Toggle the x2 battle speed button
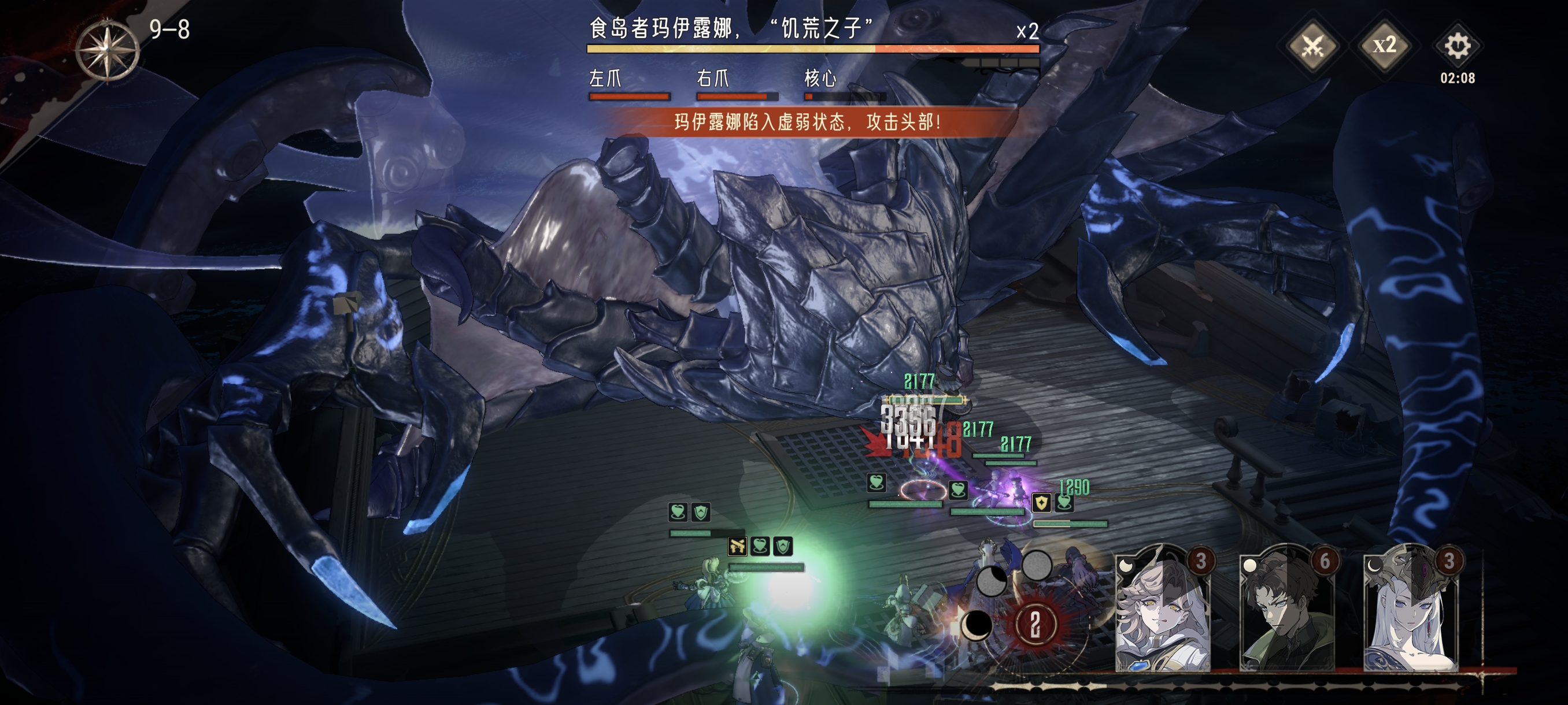Viewport: 1568px width, 705px height. [1385, 46]
